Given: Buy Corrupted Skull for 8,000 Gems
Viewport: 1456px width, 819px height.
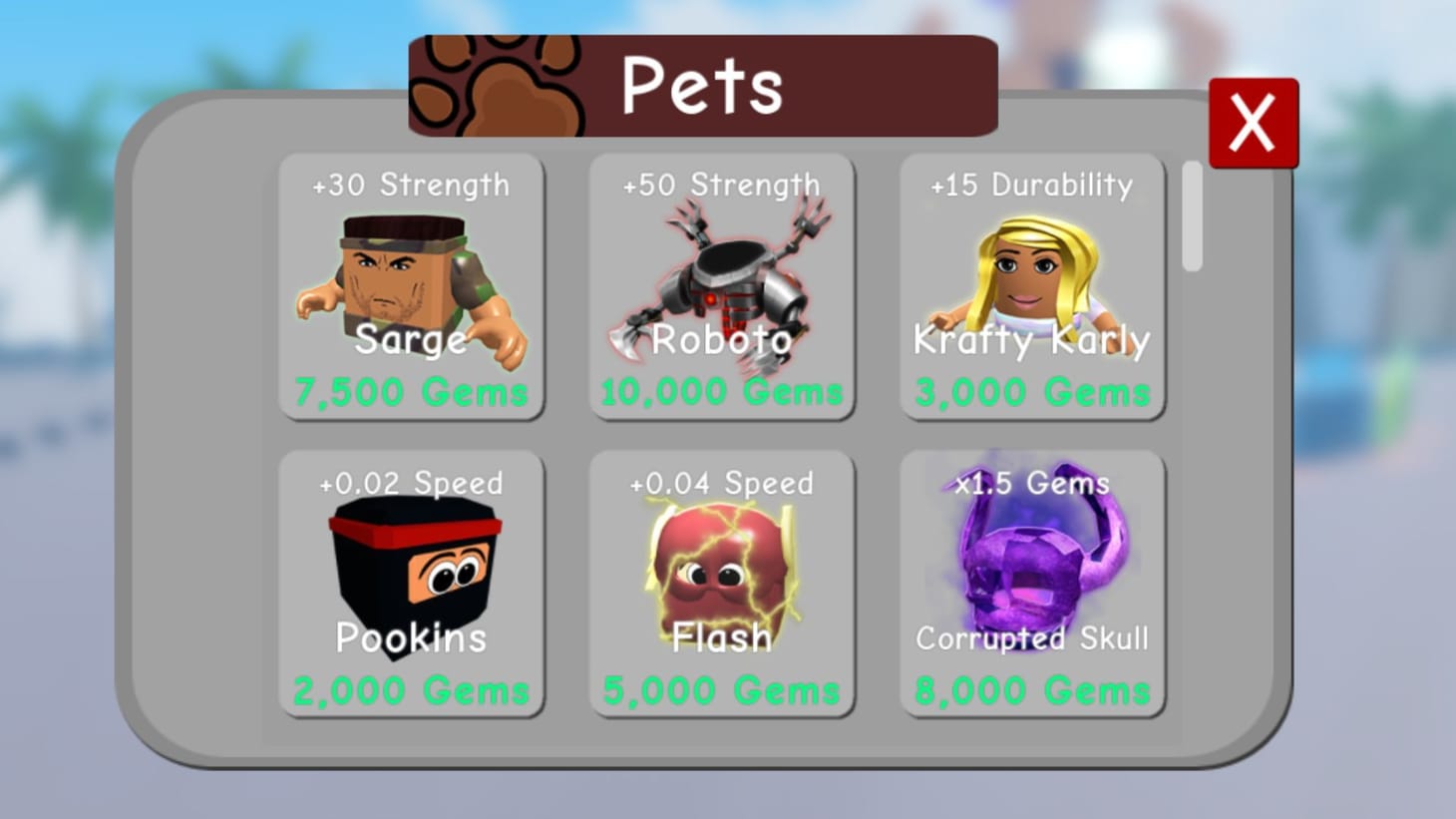Looking at the screenshot, I should [x=1032, y=689].
